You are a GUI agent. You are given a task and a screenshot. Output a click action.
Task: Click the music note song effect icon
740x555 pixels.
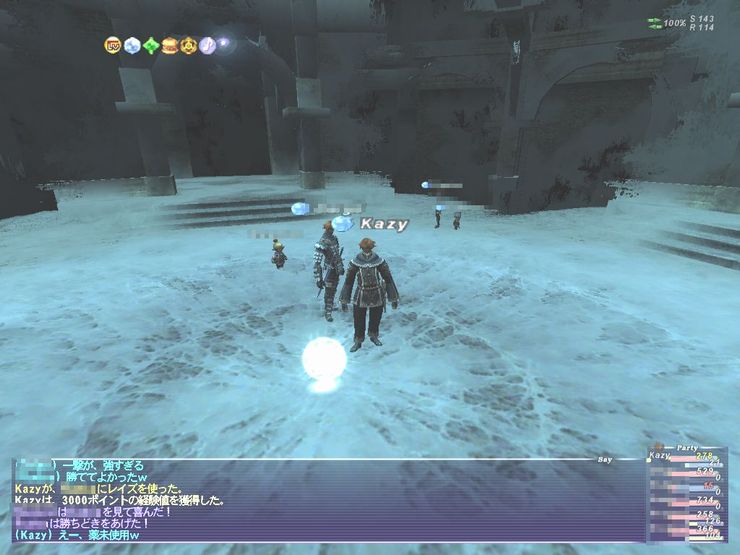(x=208, y=45)
